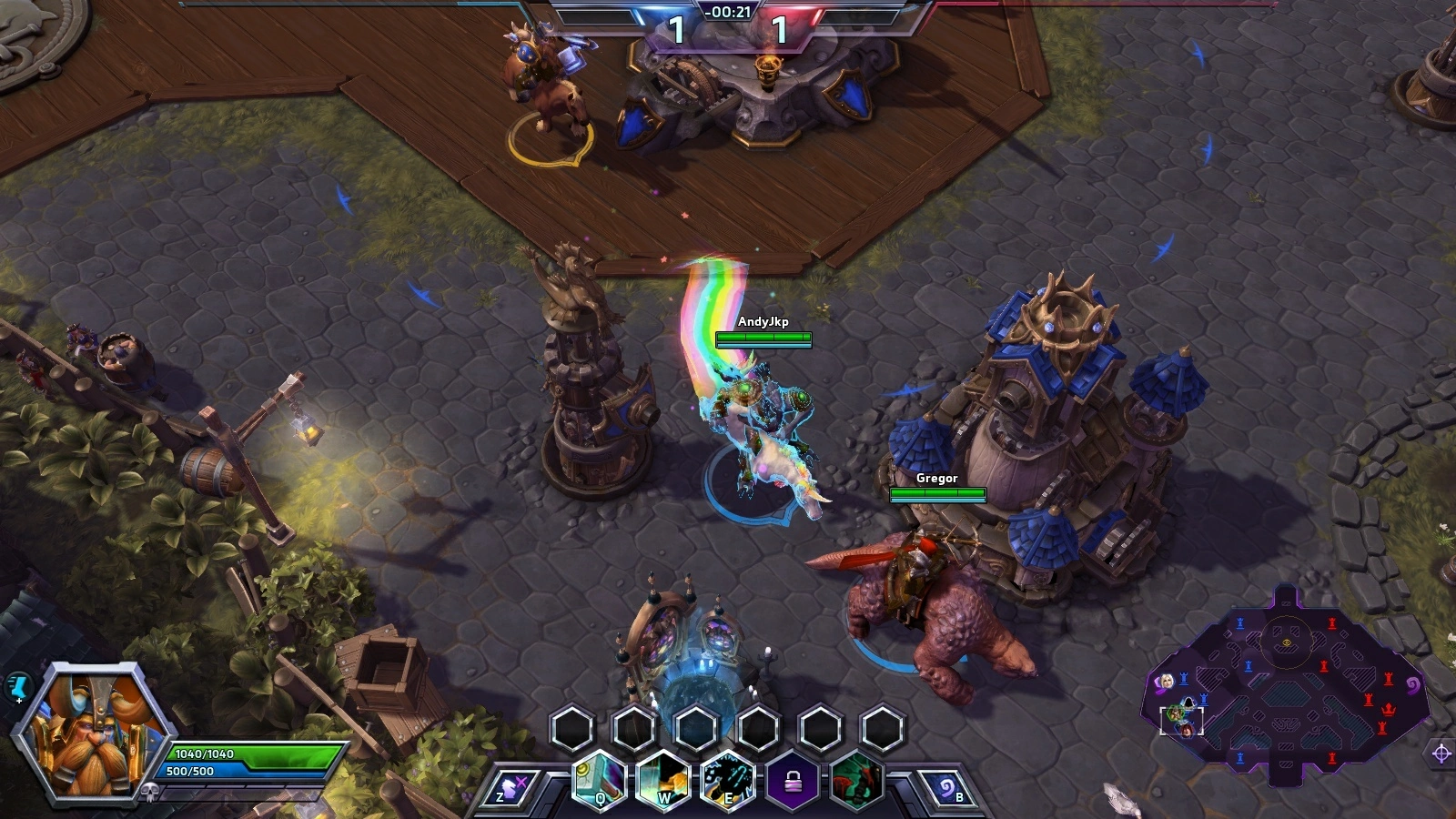Click the blue boot speed buff icon
Viewport: 1456px width, 819px height.
[18, 687]
